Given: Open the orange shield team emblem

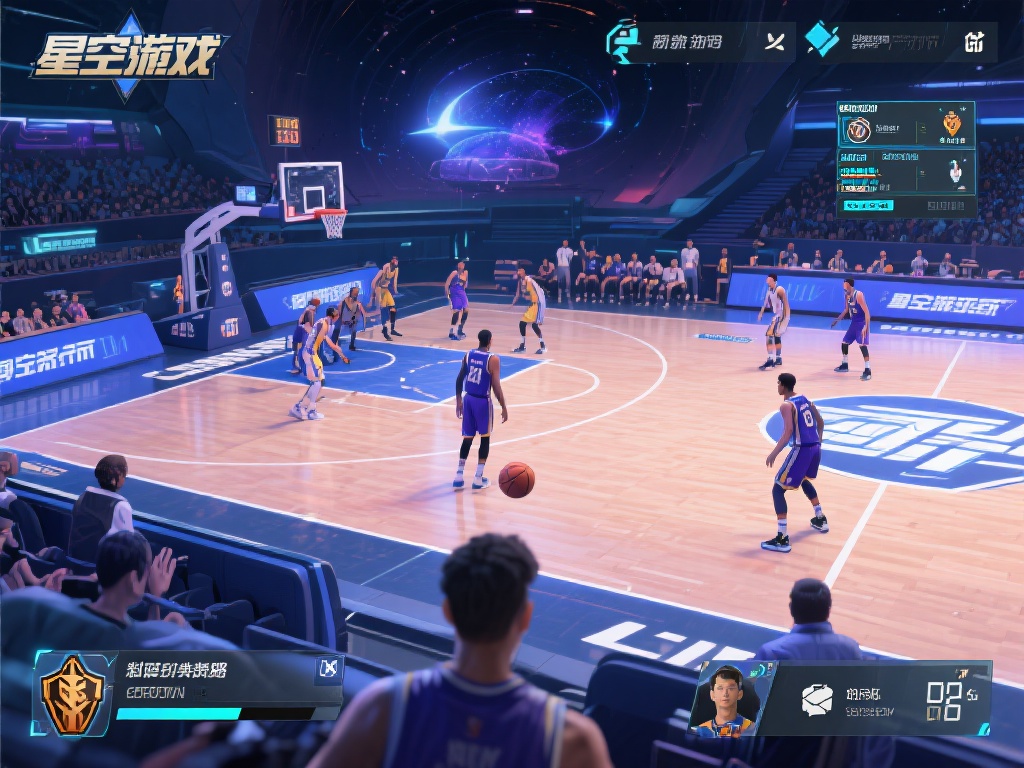Looking at the screenshot, I should [x=72, y=694].
